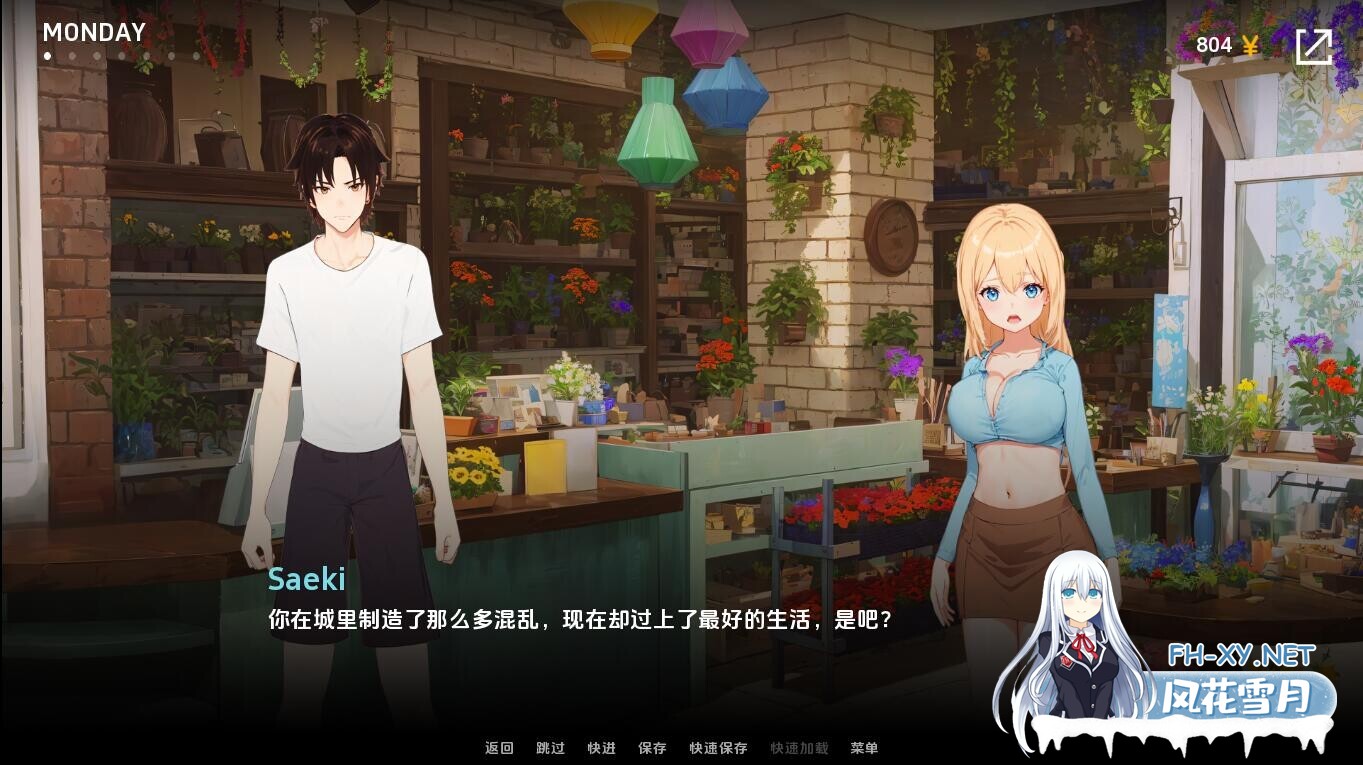
Task: Click the save (保存) option
Action: coord(652,748)
